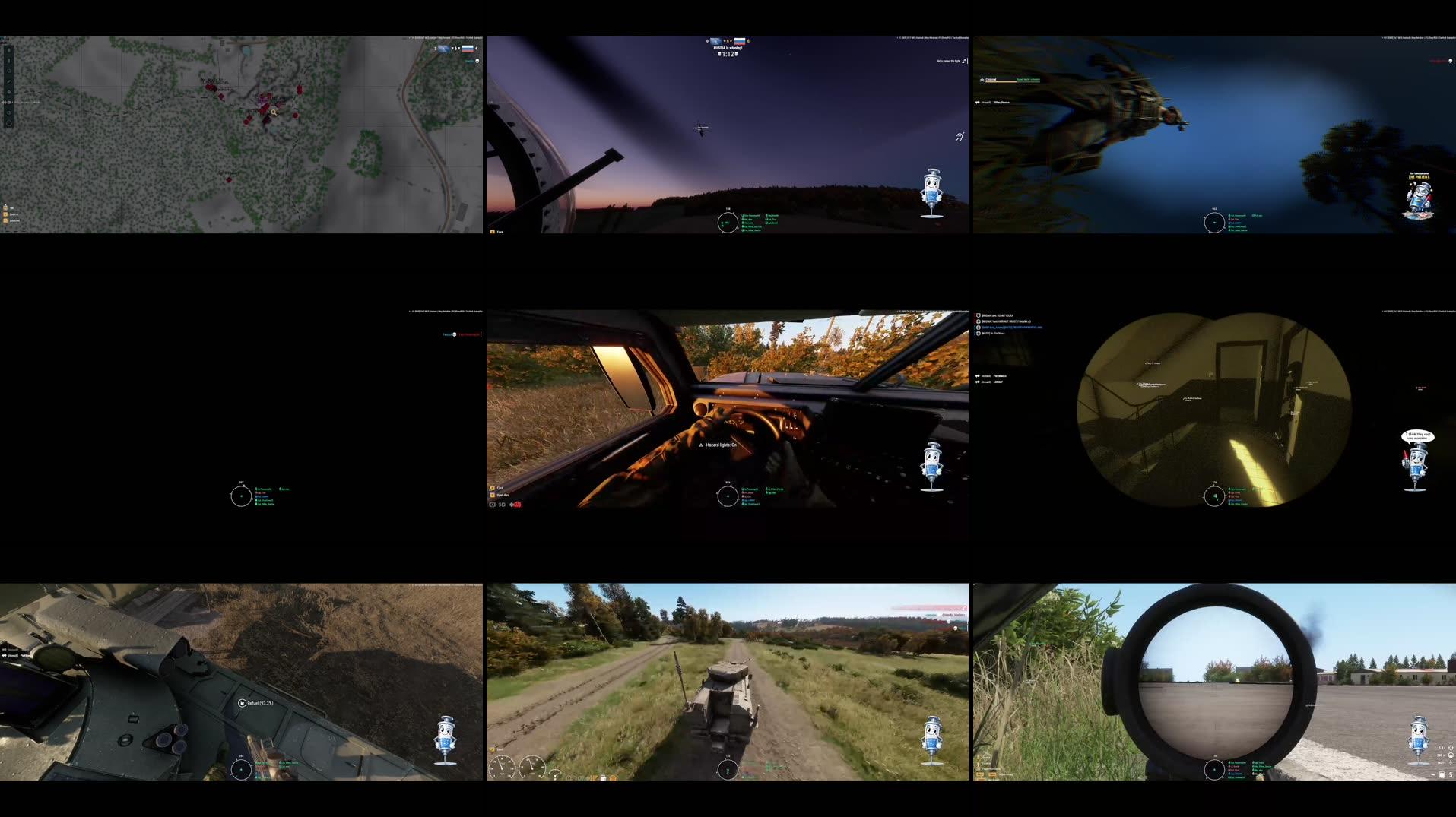
Task: Click the SD card capture icon
Action: coord(502,505)
